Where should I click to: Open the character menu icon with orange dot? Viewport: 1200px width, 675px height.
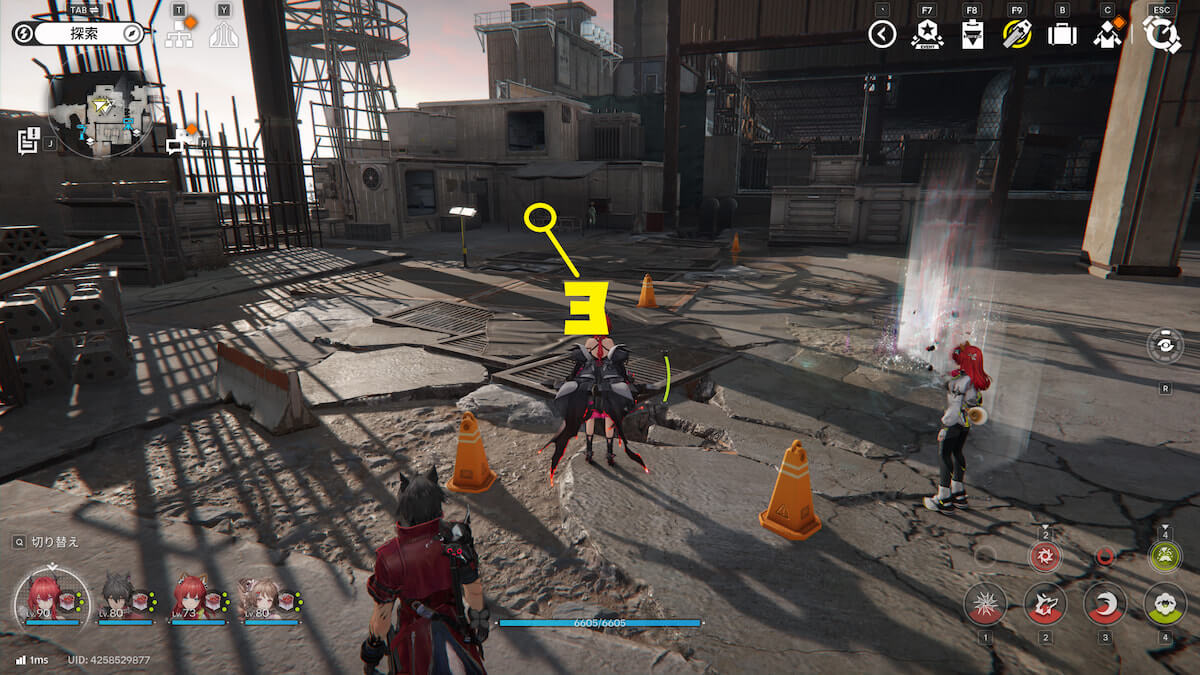click(x=1107, y=35)
